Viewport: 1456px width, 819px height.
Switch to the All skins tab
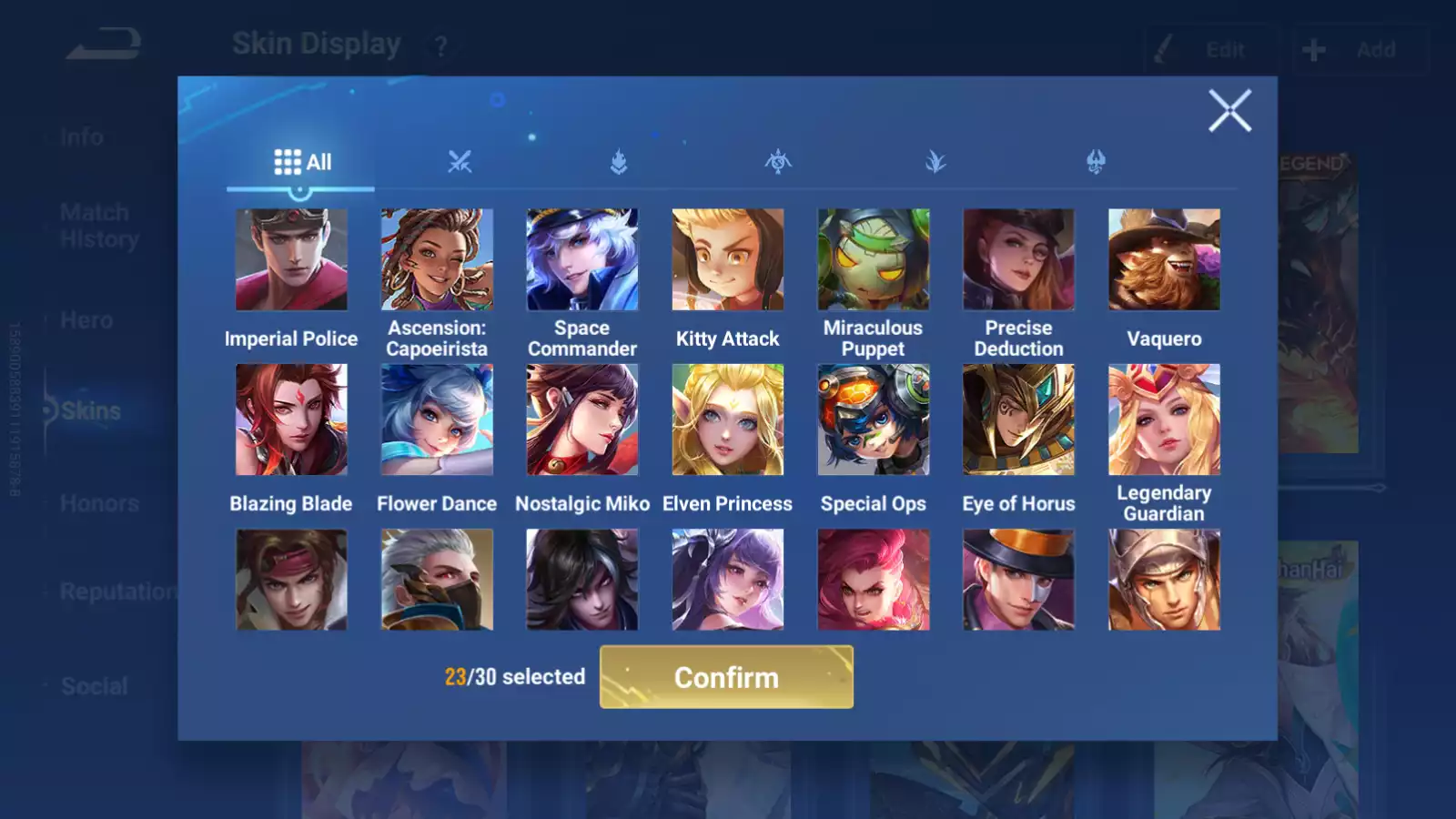click(x=302, y=162)
